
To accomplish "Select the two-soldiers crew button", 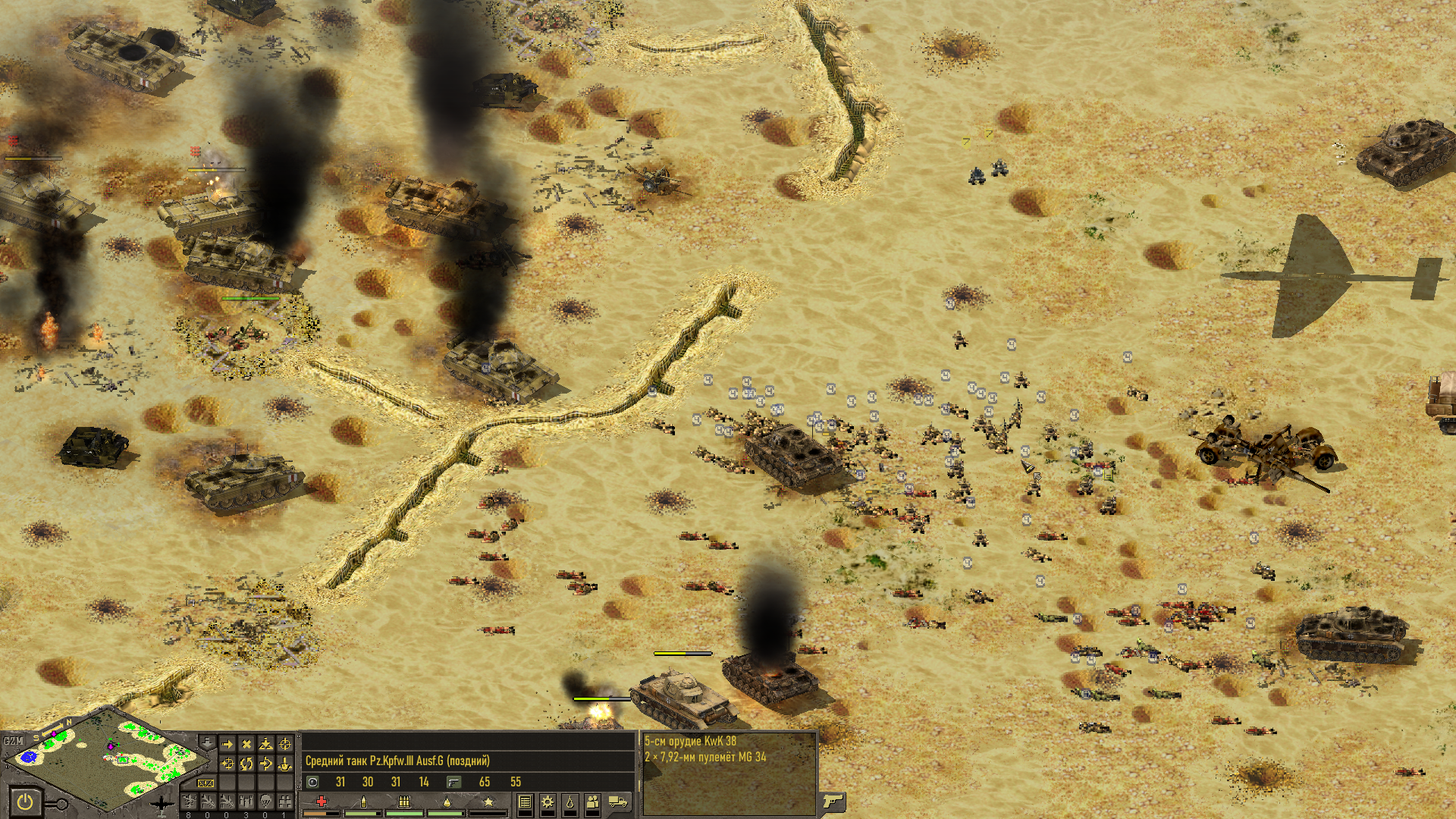I will [593, 802].
